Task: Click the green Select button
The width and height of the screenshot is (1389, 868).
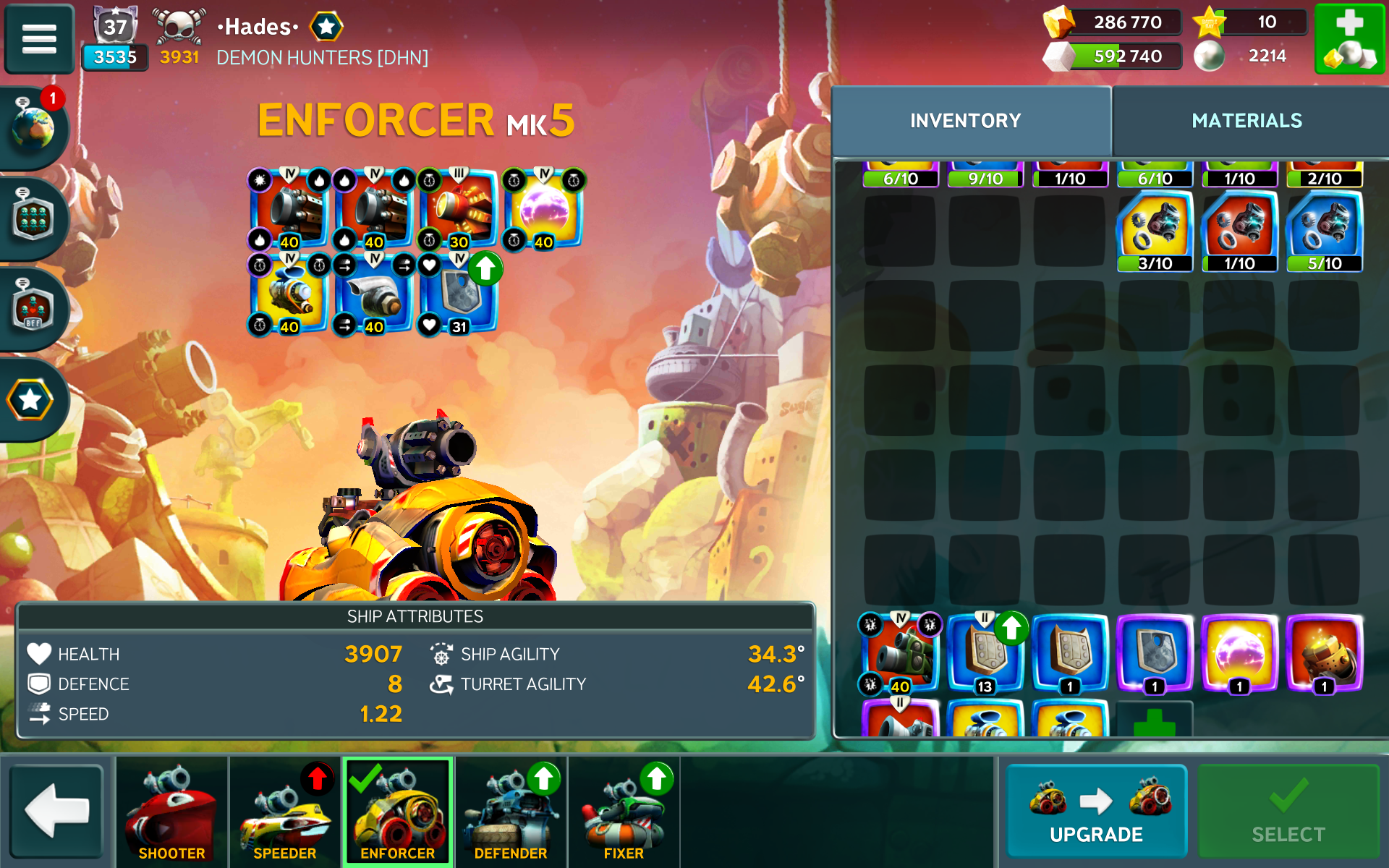Action: point(1288,810)
